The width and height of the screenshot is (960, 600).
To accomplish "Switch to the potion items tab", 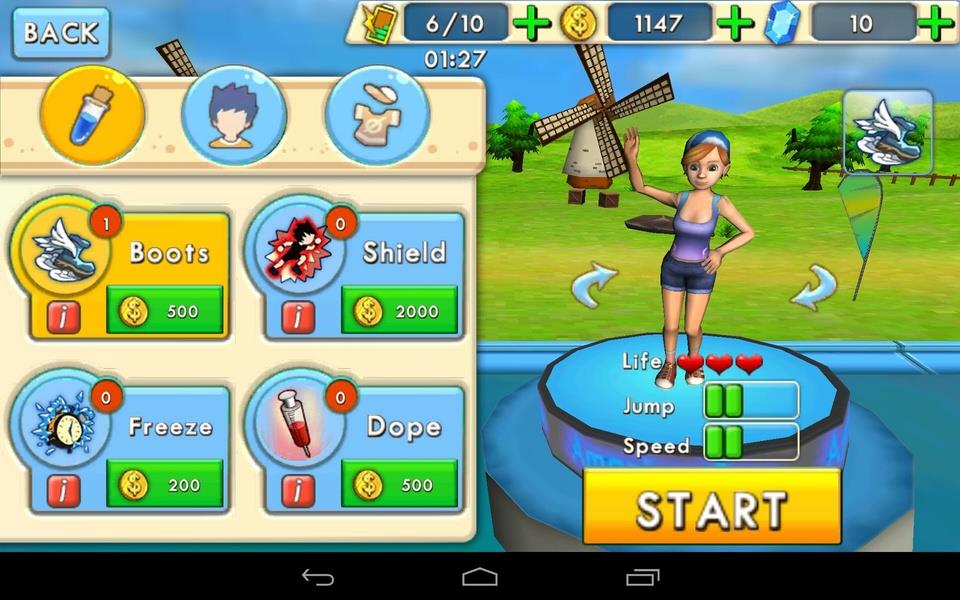I will point(92,116).
